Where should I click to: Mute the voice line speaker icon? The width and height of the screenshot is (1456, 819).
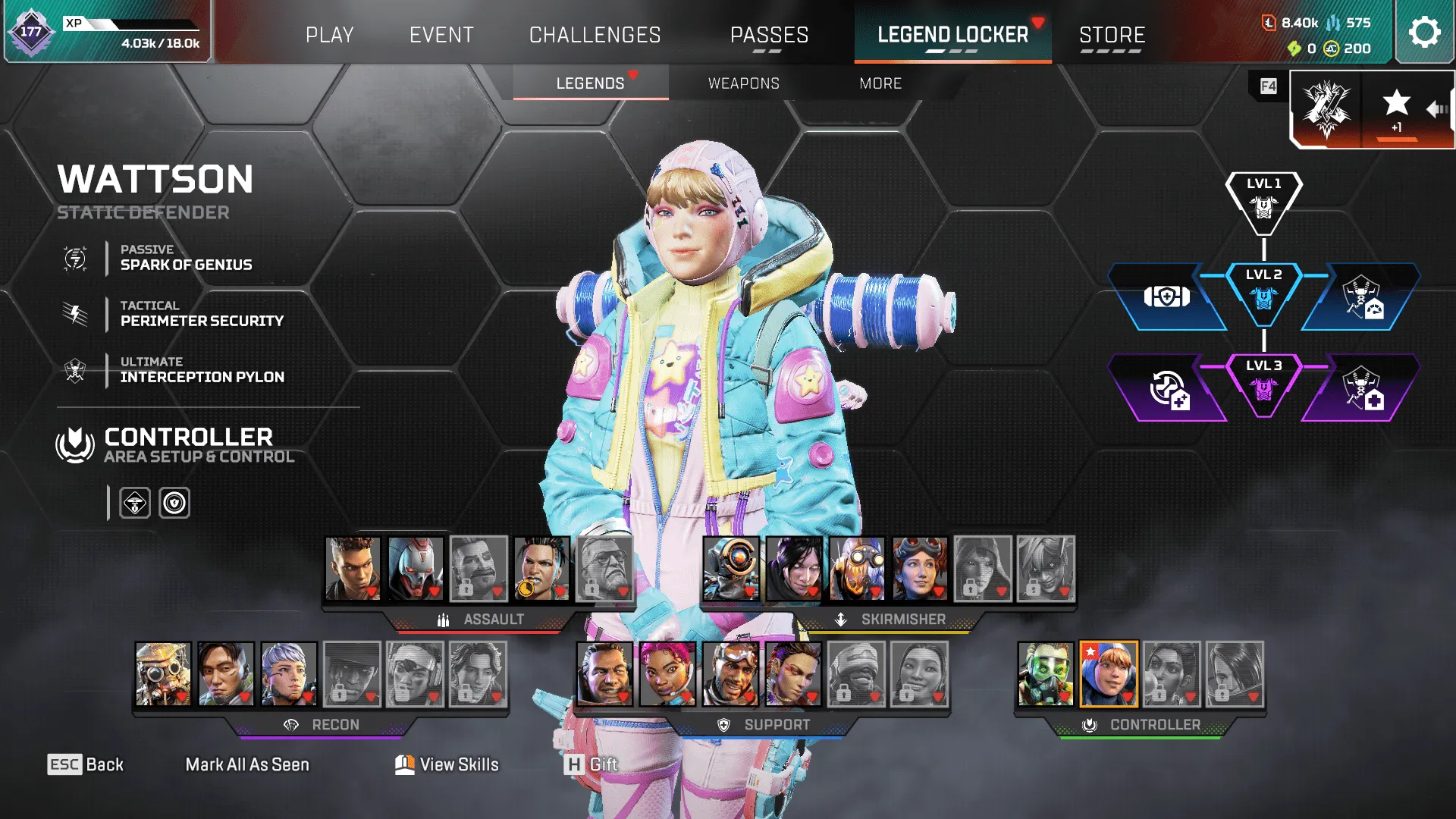(x=1436, y=108)
